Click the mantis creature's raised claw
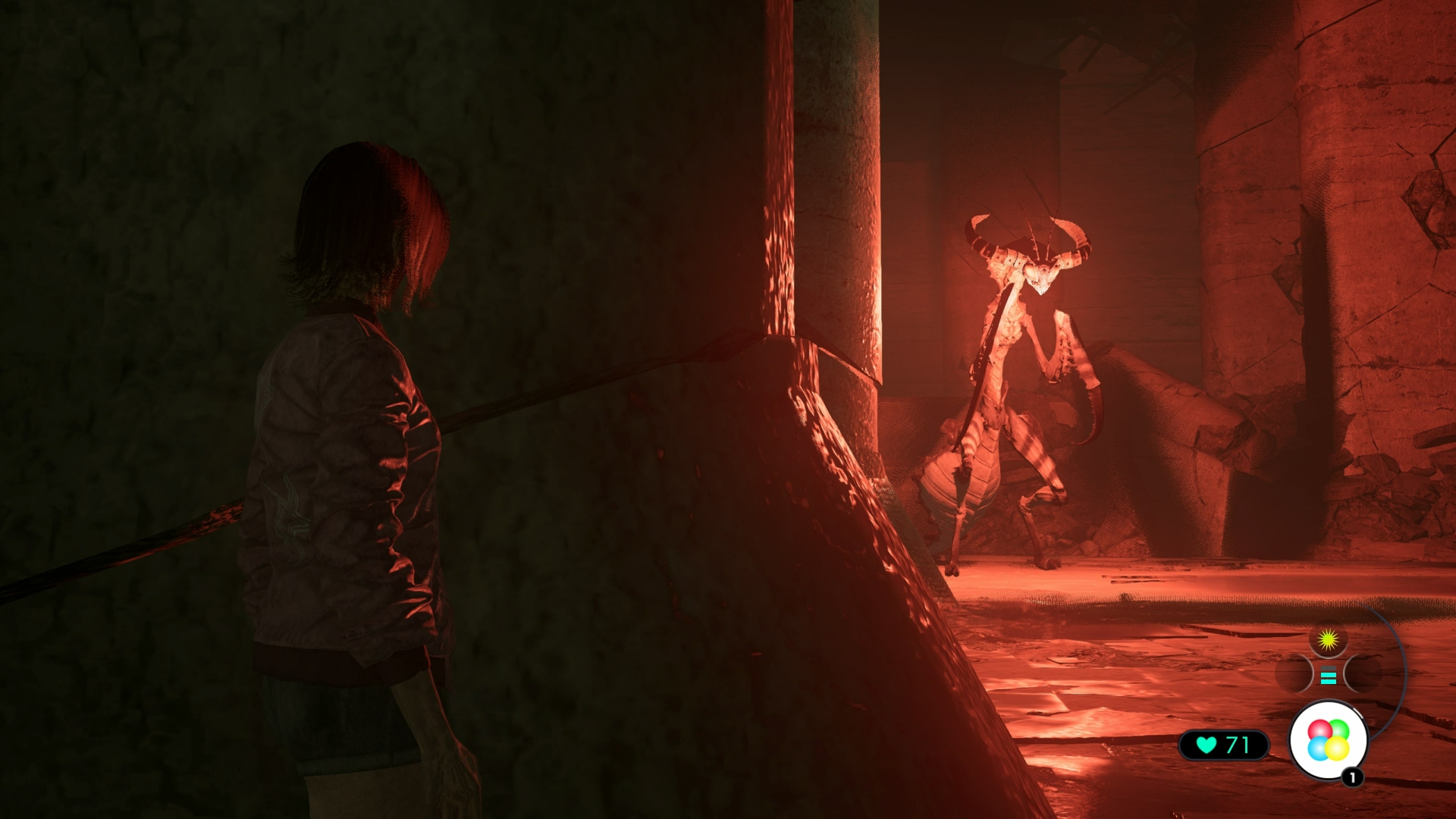Viewport: 1456px width, 819px height. [x=1073, y=349]
